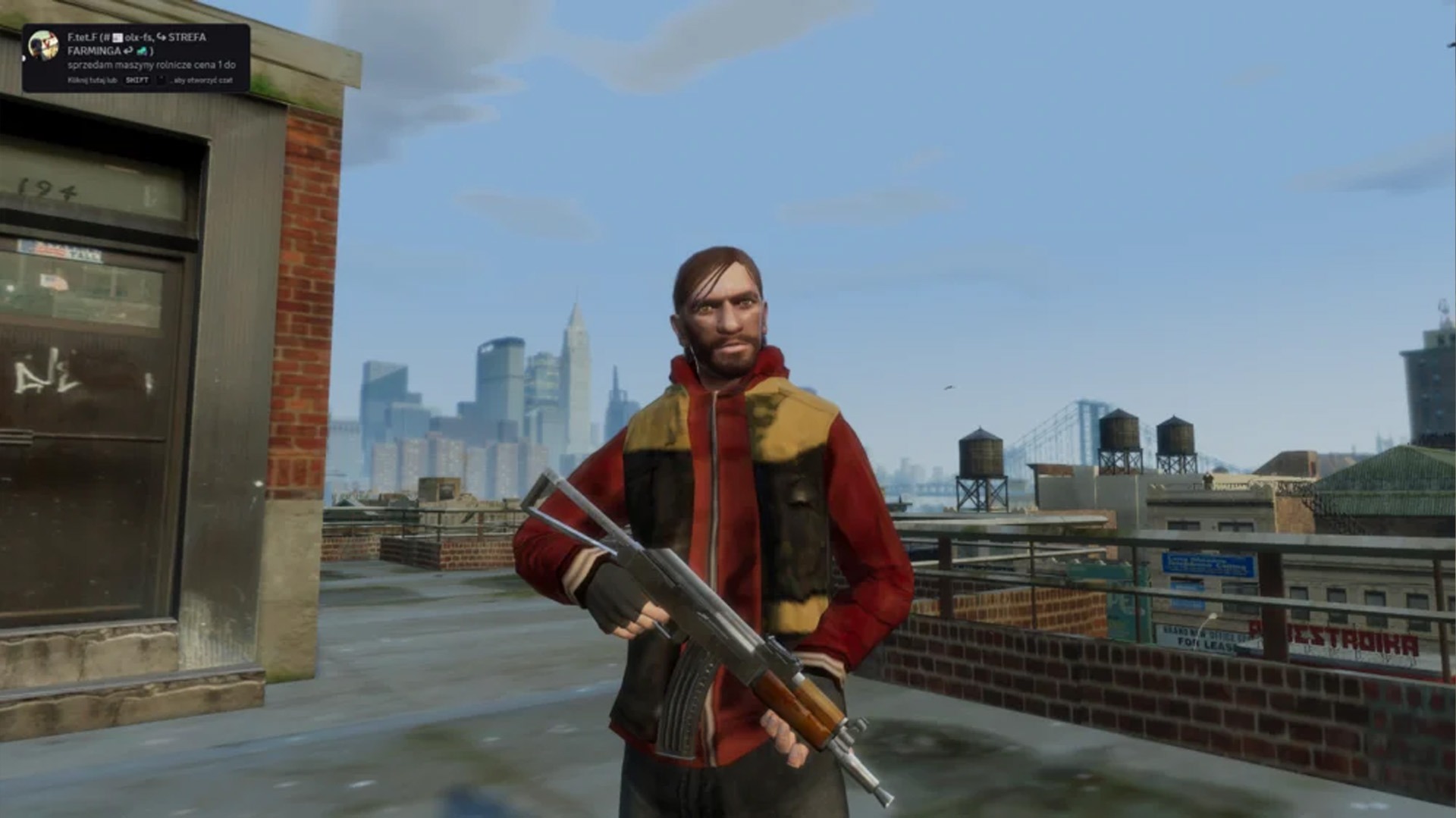Click the backtick key badge next to SHIFT
Viewport: 1456px width, 818px height.
tap(161, 81)
